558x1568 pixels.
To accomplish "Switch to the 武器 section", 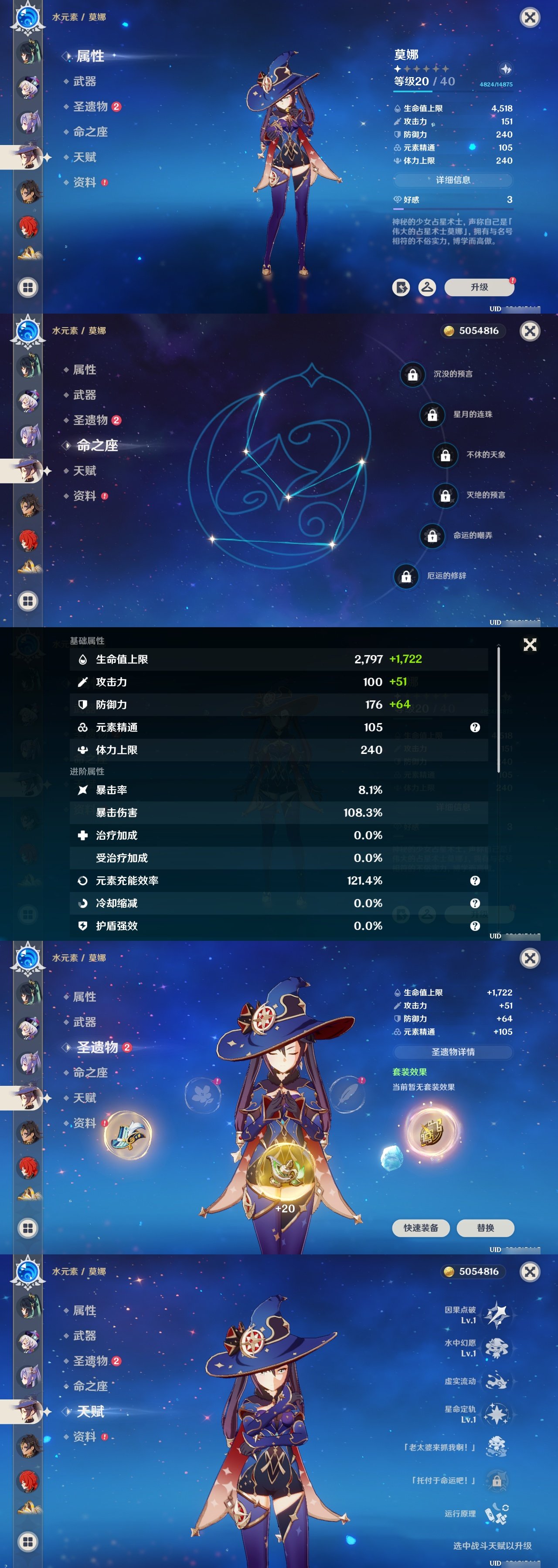I will (86, 81).
